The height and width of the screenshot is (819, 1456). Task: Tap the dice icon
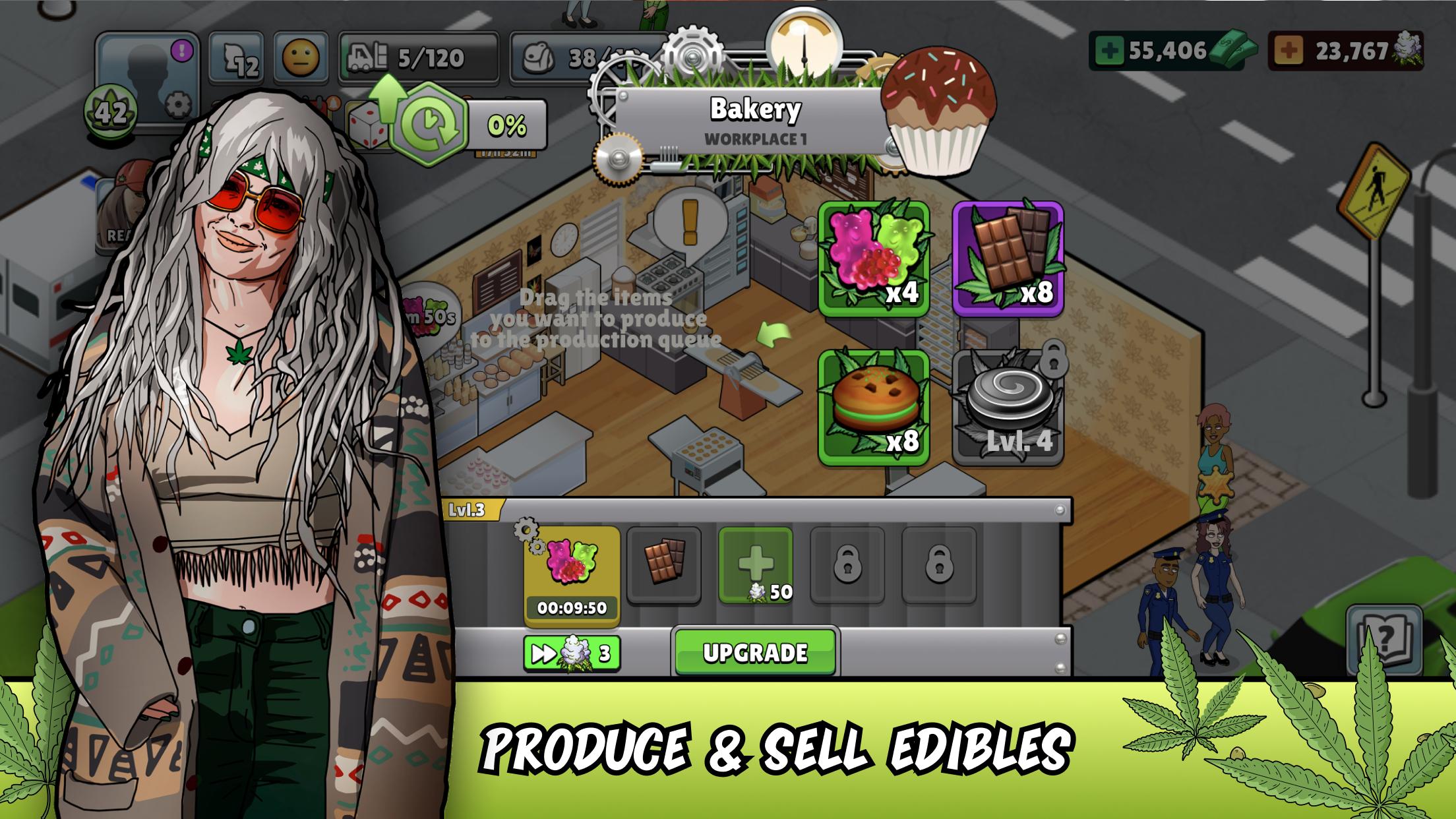[x=364, y=125]
